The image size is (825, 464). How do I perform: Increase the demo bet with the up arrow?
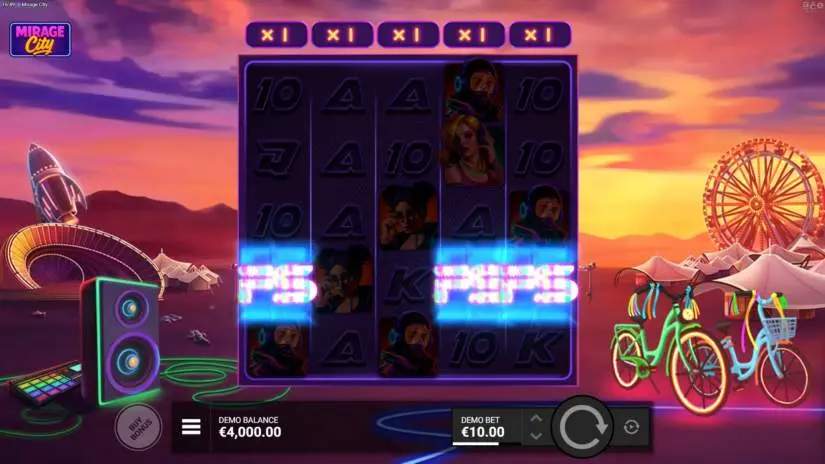(x=535, y=419)
